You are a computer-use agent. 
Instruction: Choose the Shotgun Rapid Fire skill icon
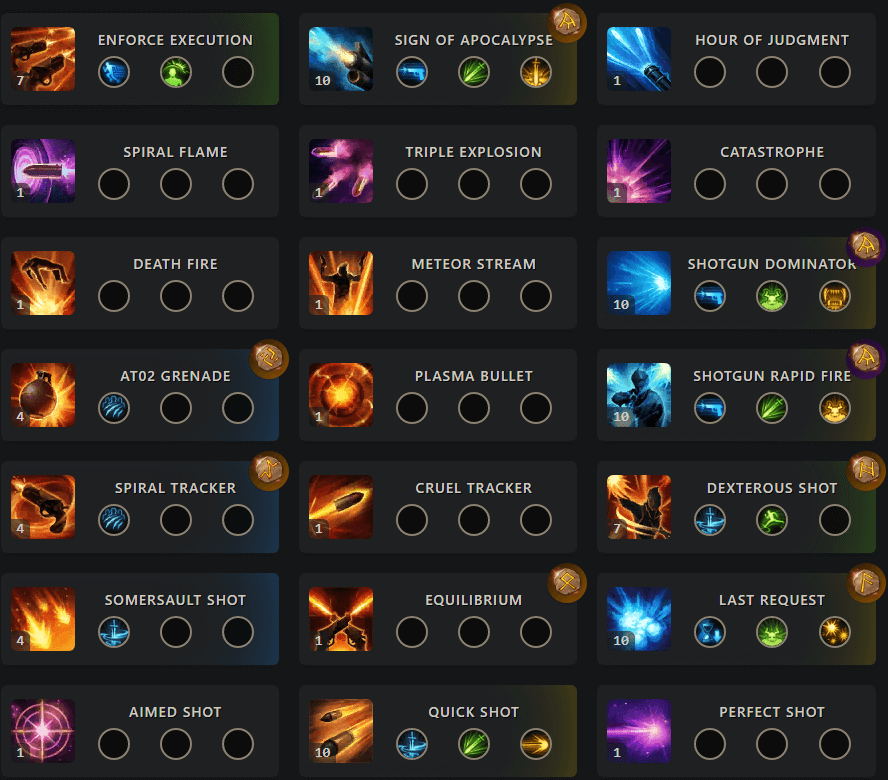pos(639,395)
